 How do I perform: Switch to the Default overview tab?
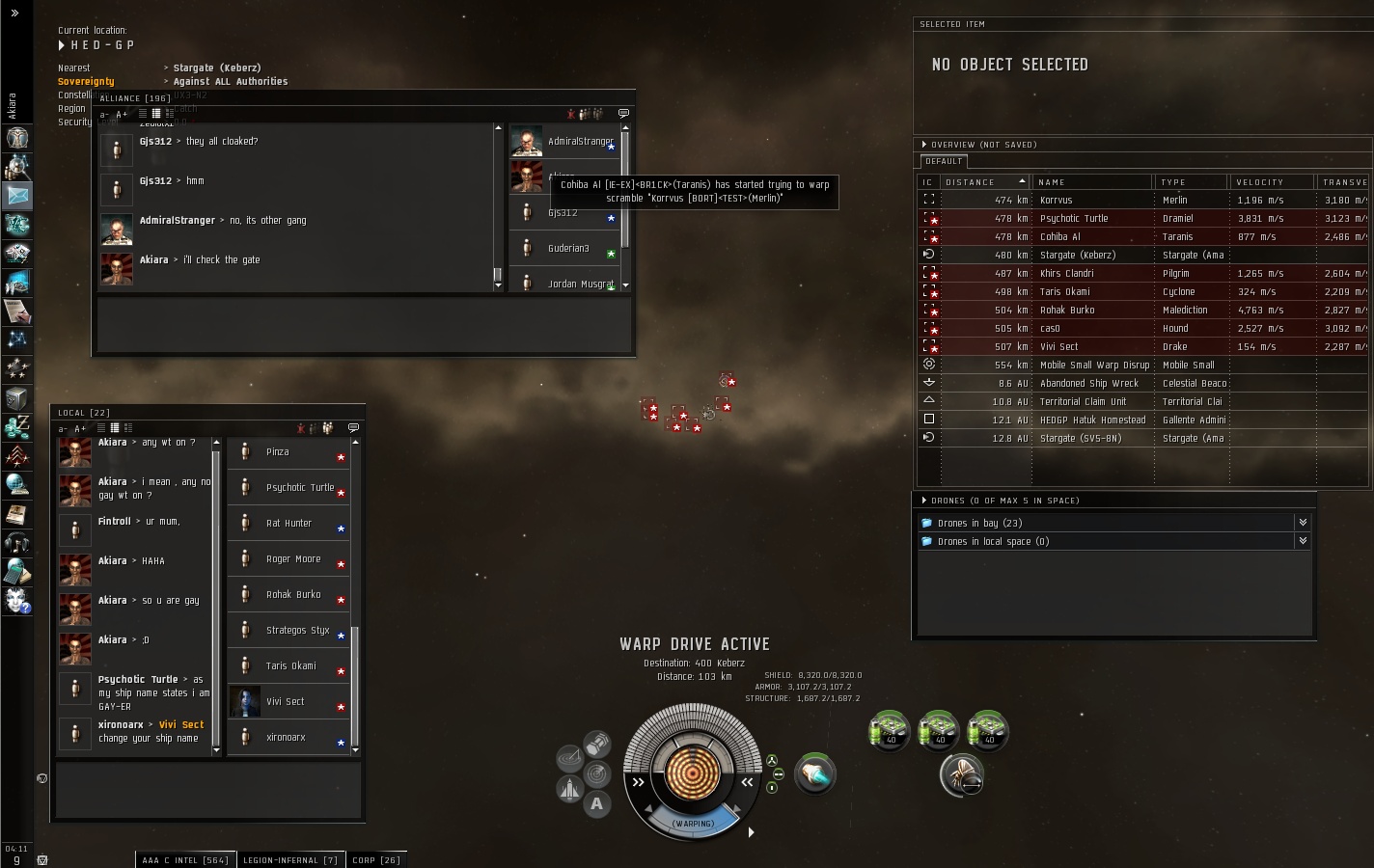(944, 161)
